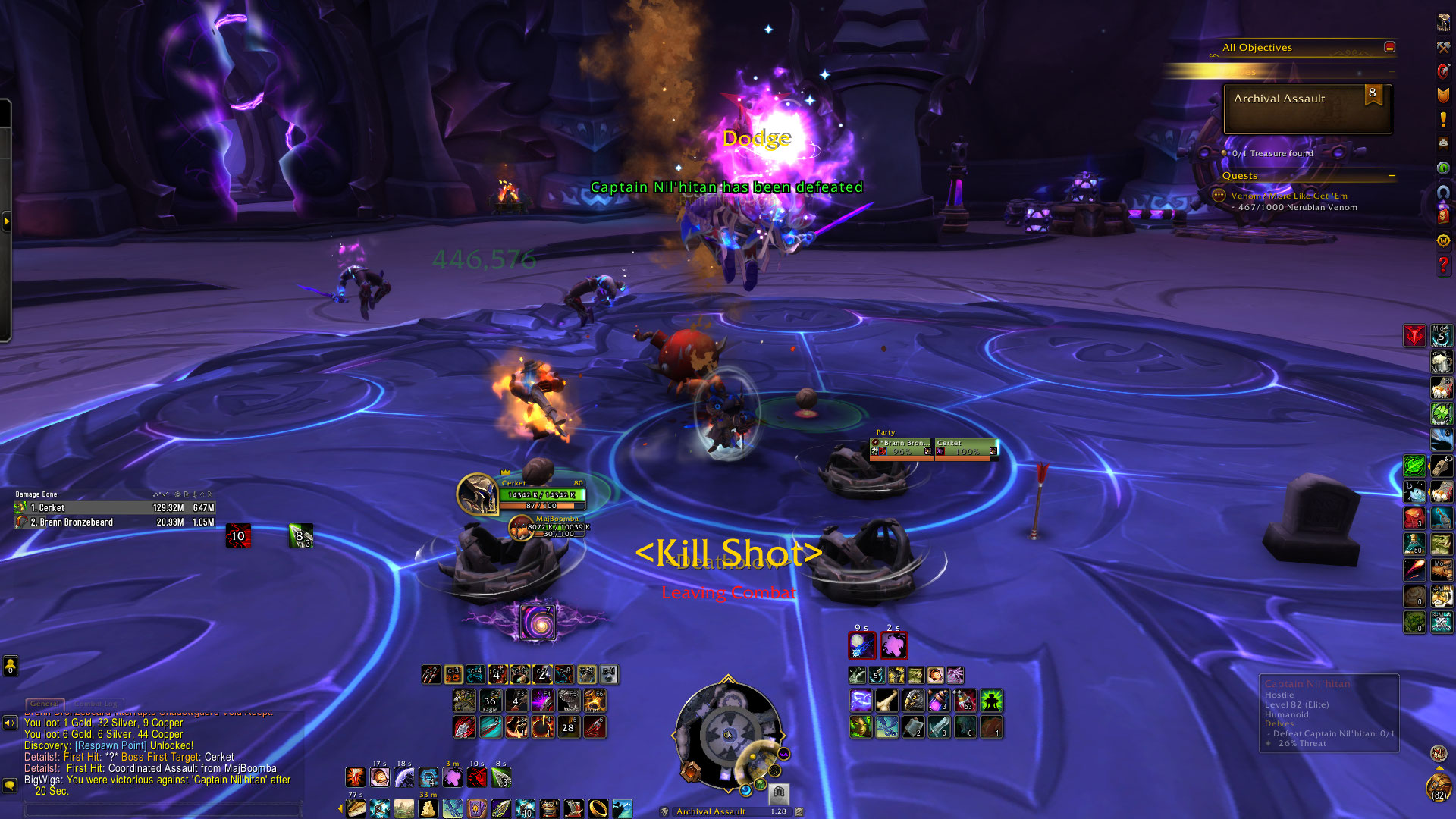
Task: Use the purple potion with 3 charges
Action: click(939, 701)
